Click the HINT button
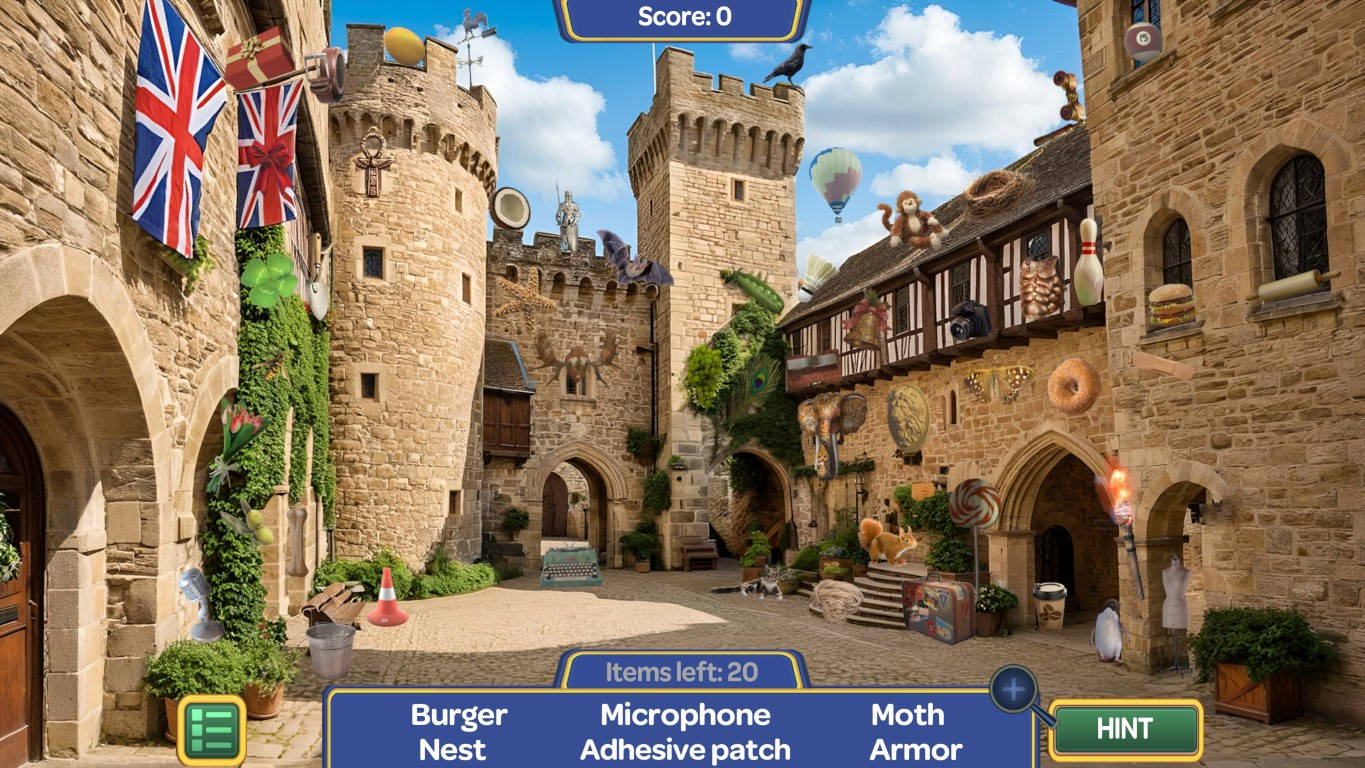Image resolution: width=1365 pixels, height=768 pixels. tap(1124, 730)
